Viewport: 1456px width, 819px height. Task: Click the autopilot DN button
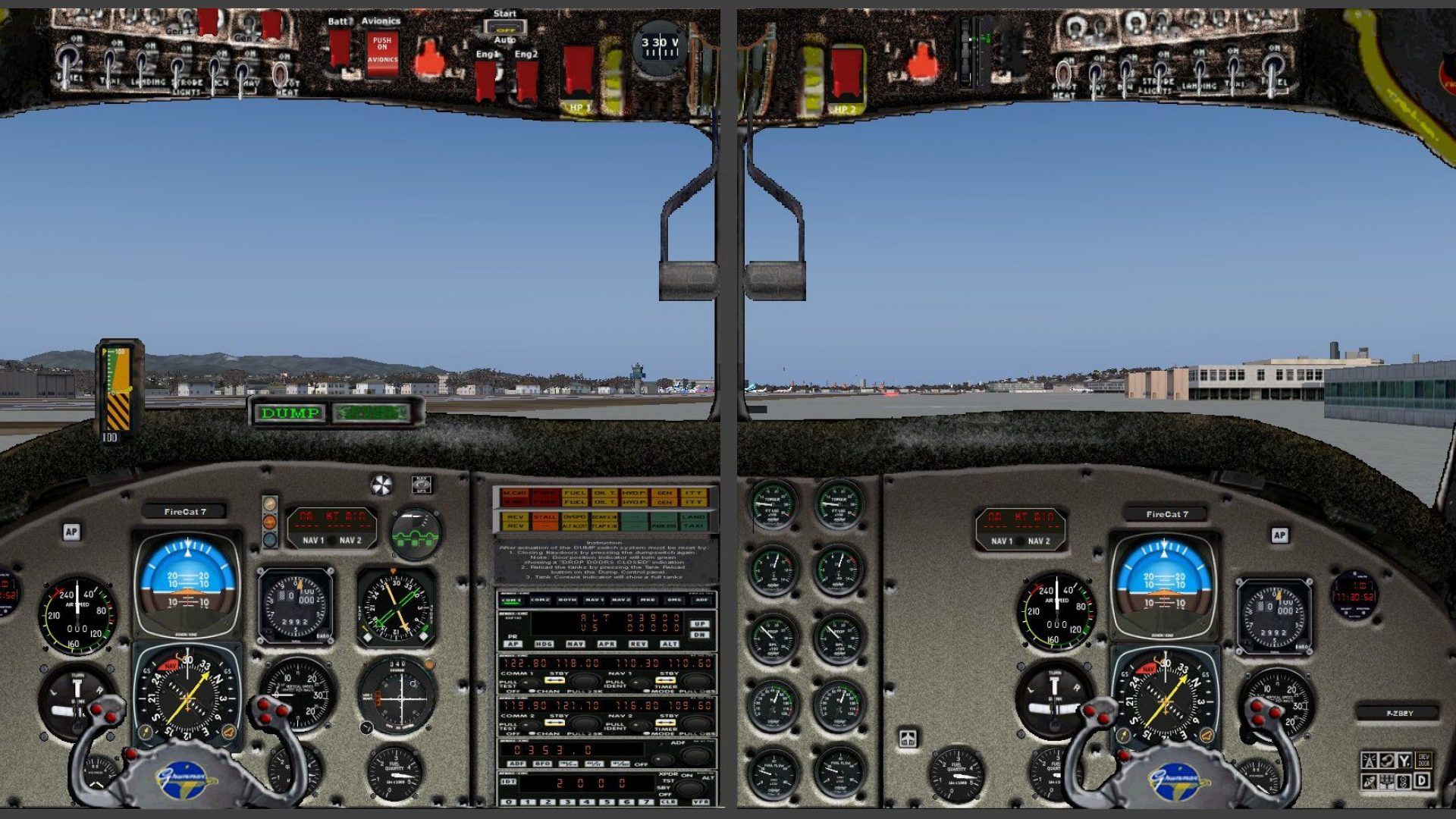tap(698, 635)
